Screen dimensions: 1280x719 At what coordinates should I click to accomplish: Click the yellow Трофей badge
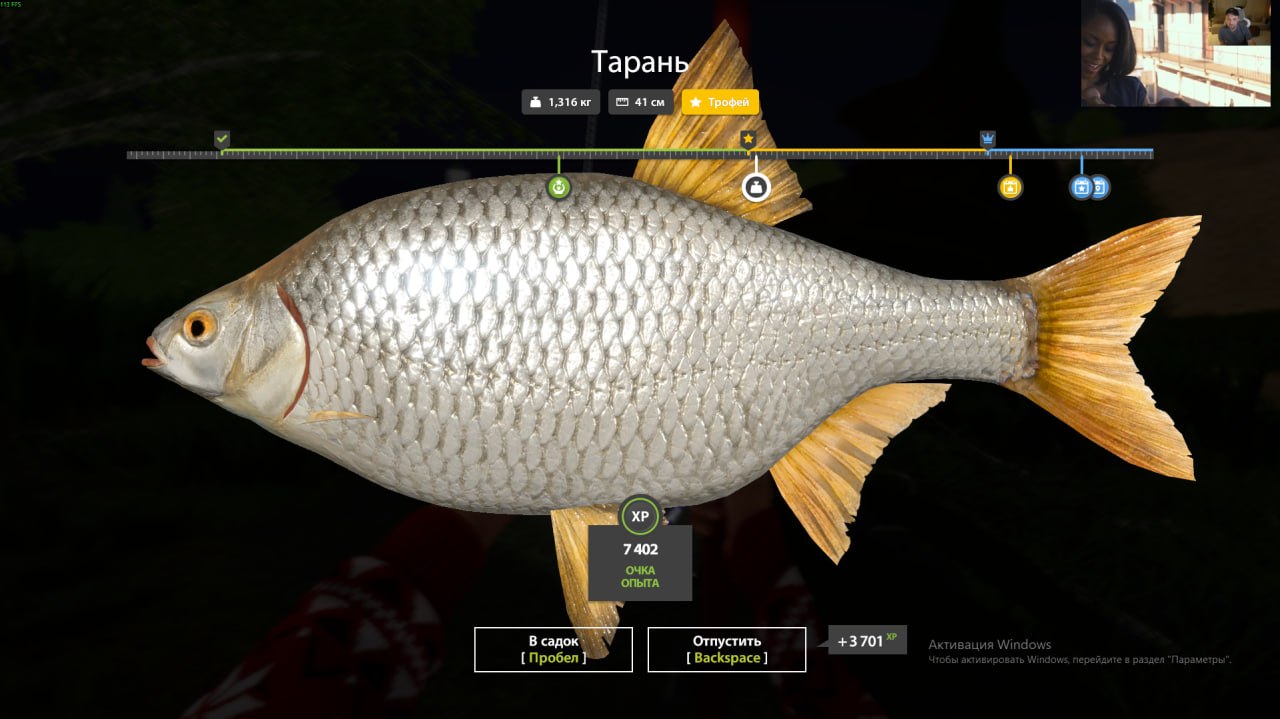(x=720, y=102)
